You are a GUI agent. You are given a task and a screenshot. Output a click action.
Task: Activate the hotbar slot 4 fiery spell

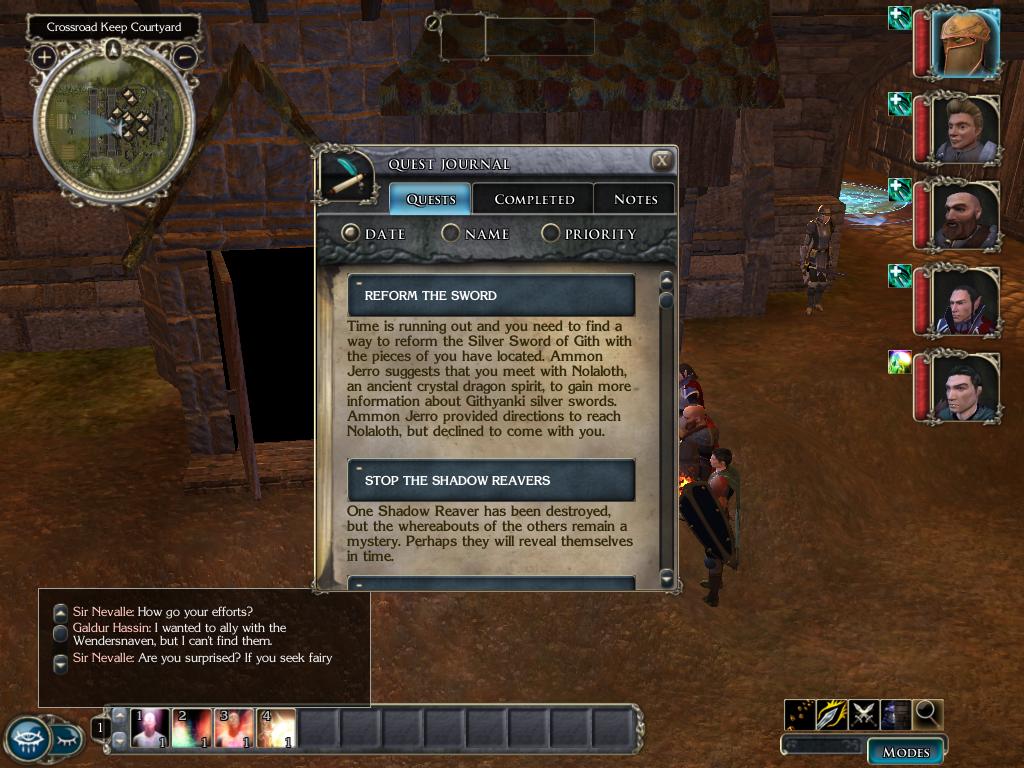(x=276, y=728)
